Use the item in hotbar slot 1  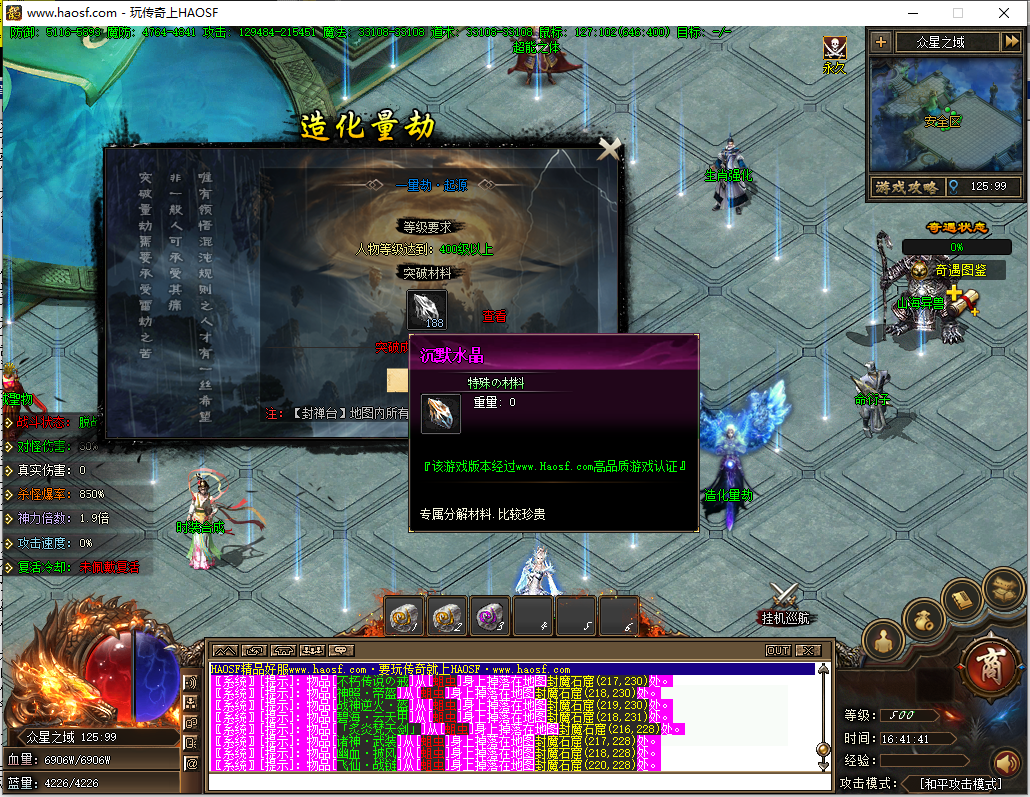(x=405, y=617)
